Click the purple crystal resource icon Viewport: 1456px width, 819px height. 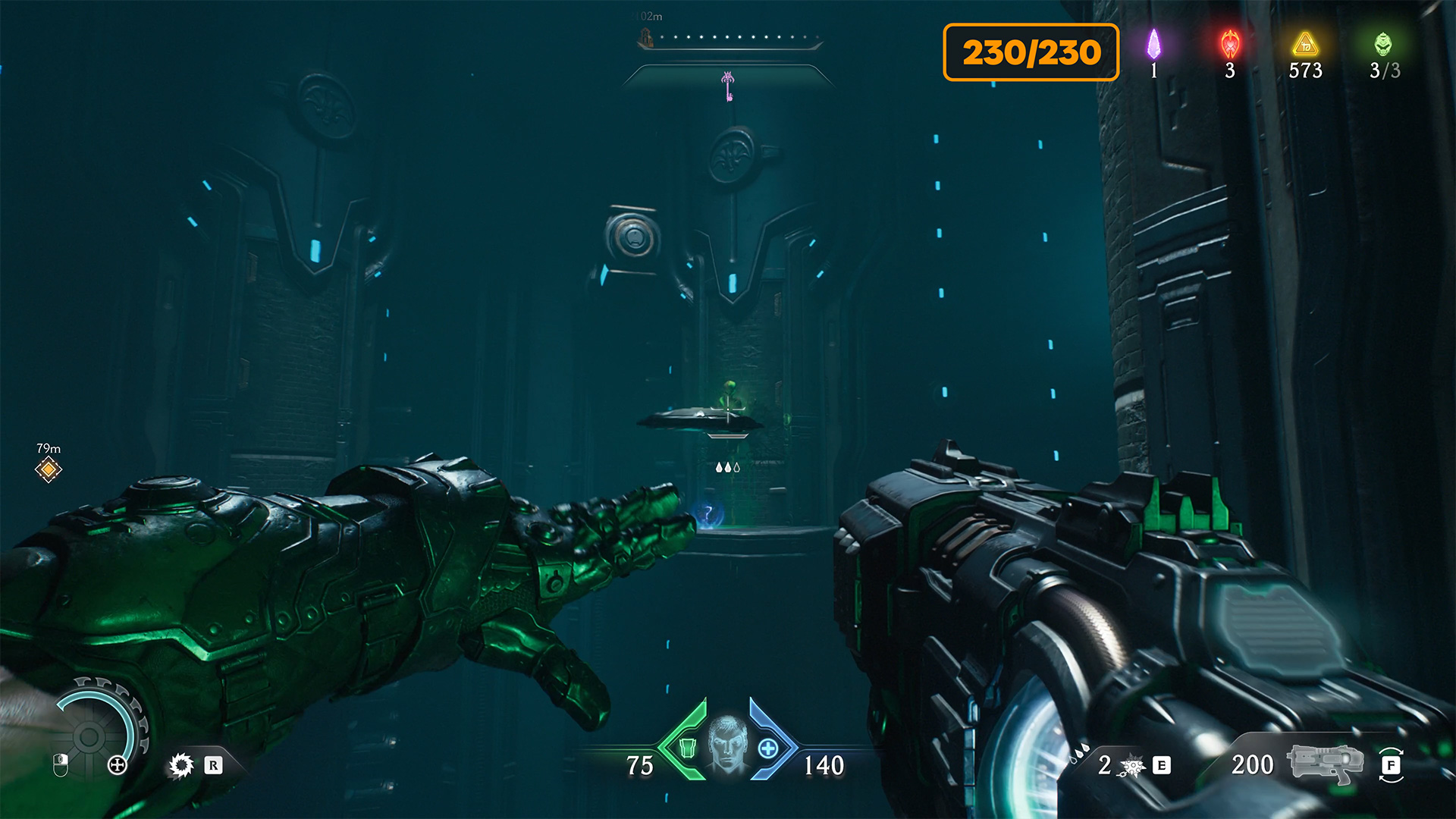coord(1153,44)
